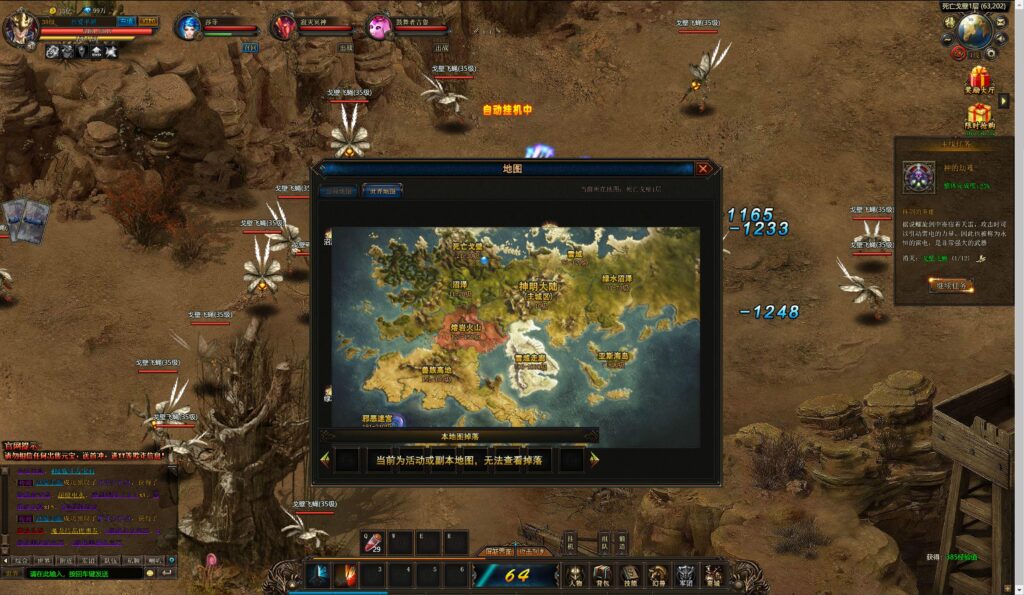Viewport: 1024px width, 595px height.
Task: Choose the 熔岩火山 region on the map
Action: coord(466,328)
